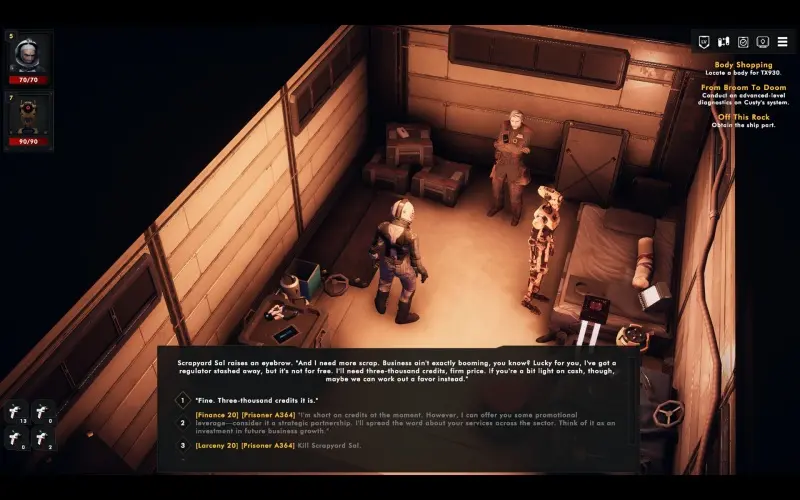Pick the Larceny 20 Kill Scrapyard Sal option
The image size is (800, 500).
click(x=282, y=444)
